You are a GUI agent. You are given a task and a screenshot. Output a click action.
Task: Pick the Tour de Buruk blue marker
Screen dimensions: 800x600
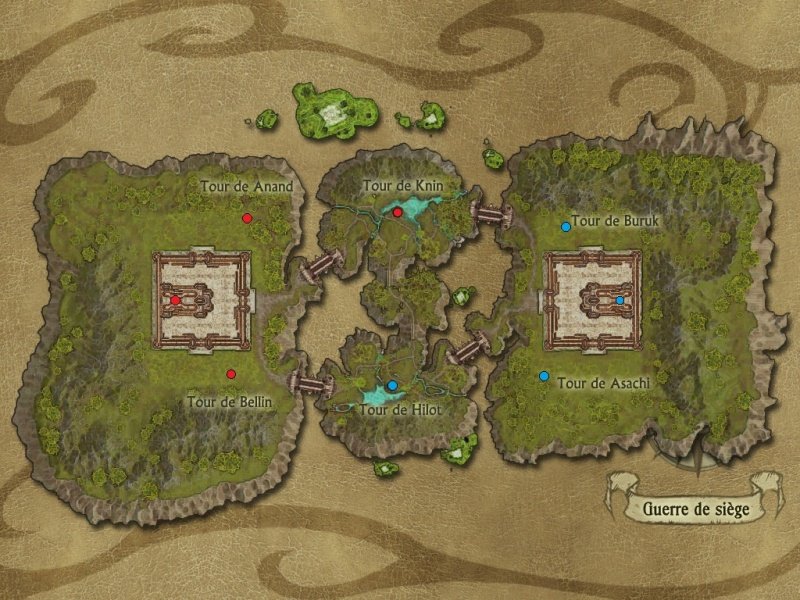click(x=566, y=227)
